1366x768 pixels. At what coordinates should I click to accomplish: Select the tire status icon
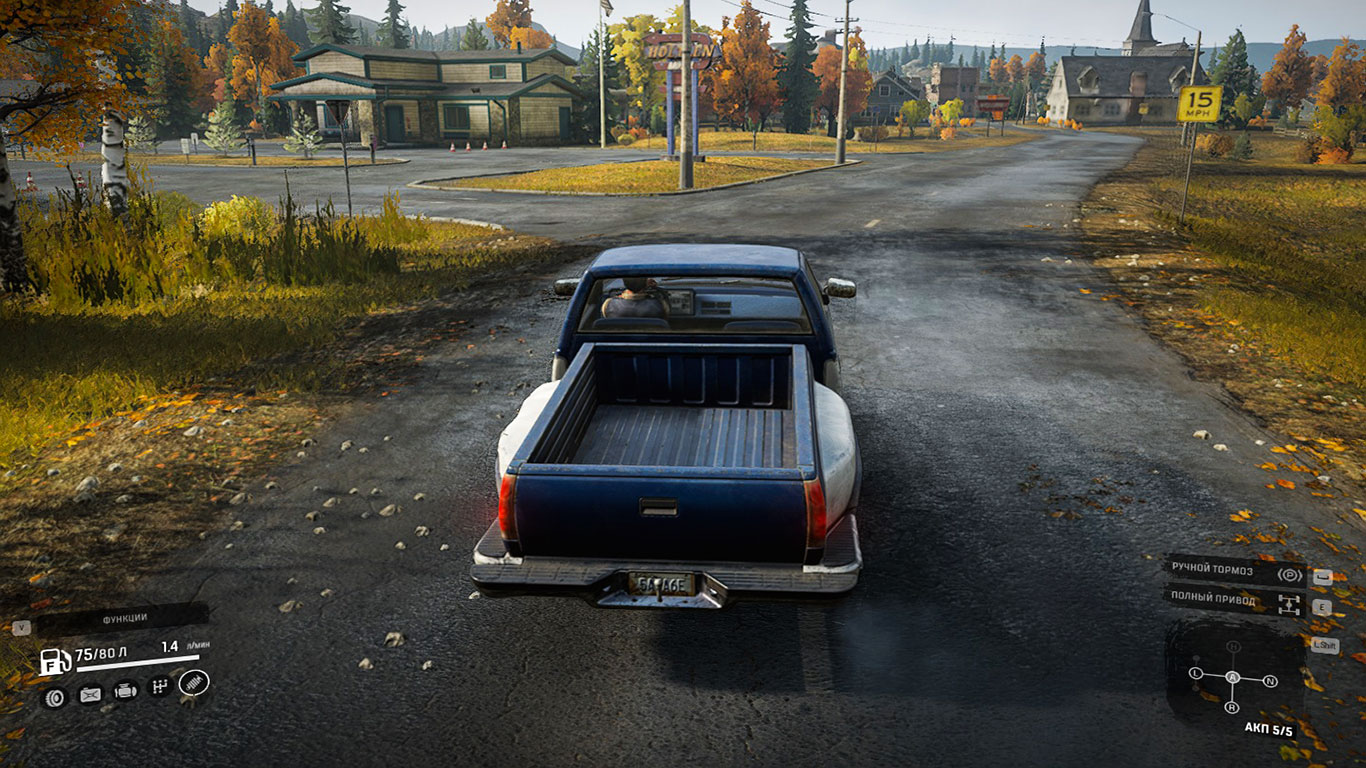[55, 696]
